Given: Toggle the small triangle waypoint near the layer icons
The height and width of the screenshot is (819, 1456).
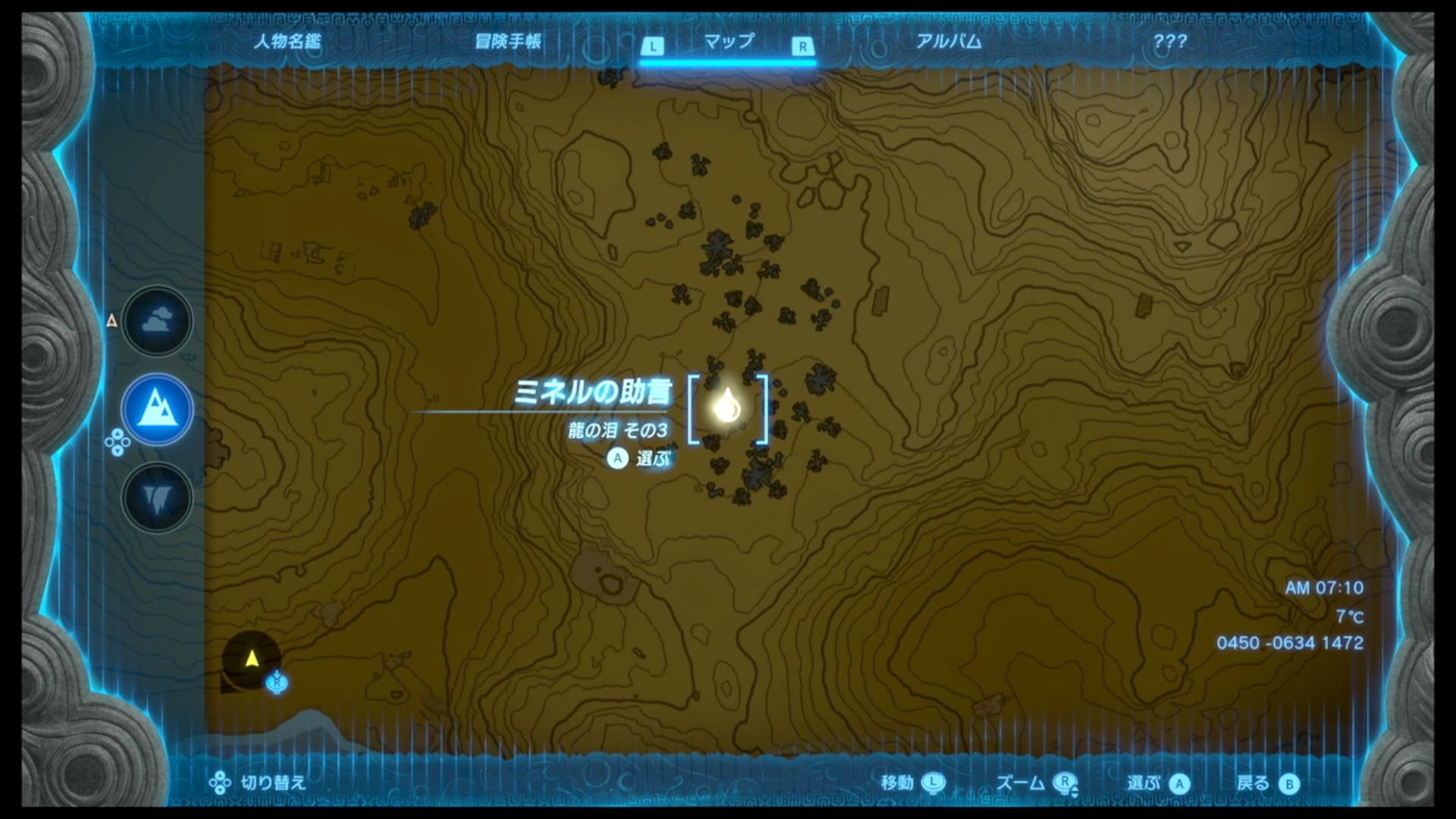Looking at the screenshot, I should (112, 321).
